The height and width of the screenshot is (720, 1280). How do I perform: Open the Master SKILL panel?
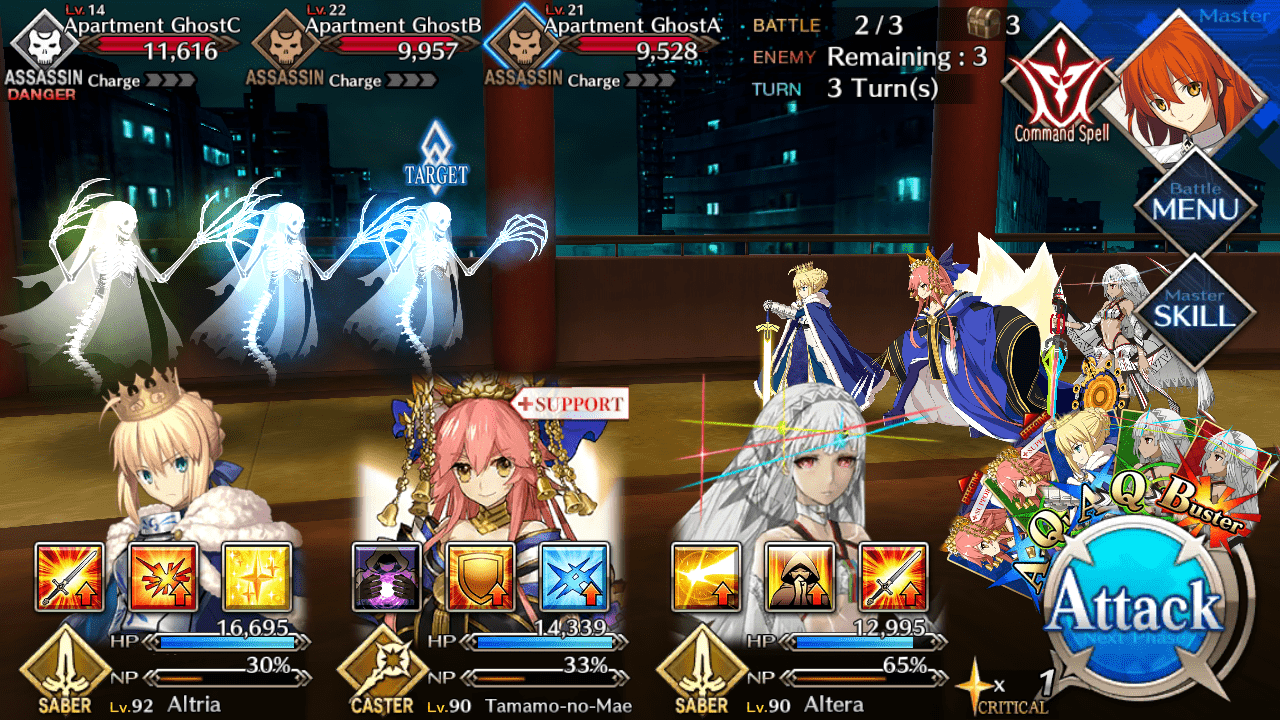pos(1194,309)
